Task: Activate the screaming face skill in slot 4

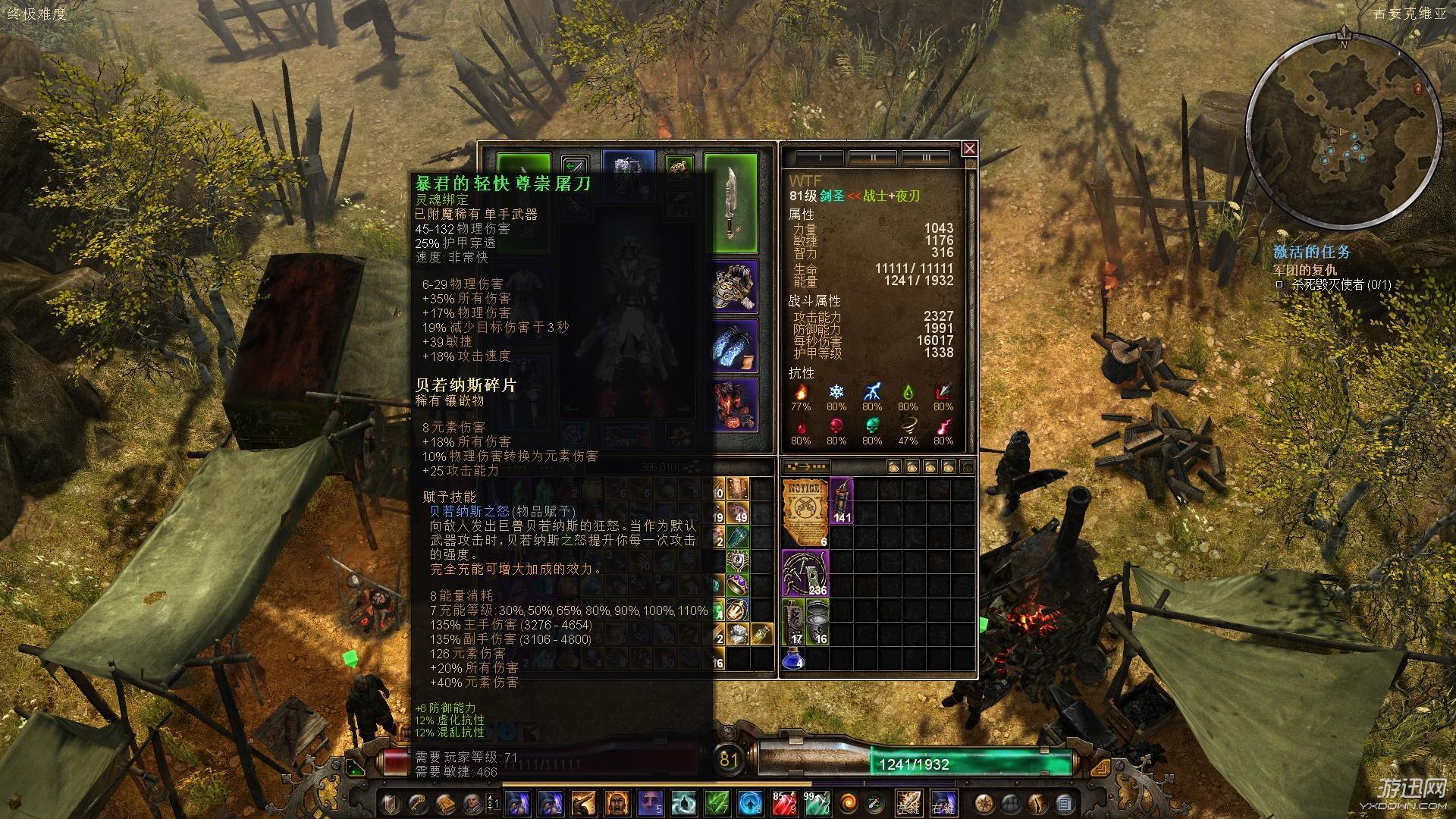Action: click(615, 803)
